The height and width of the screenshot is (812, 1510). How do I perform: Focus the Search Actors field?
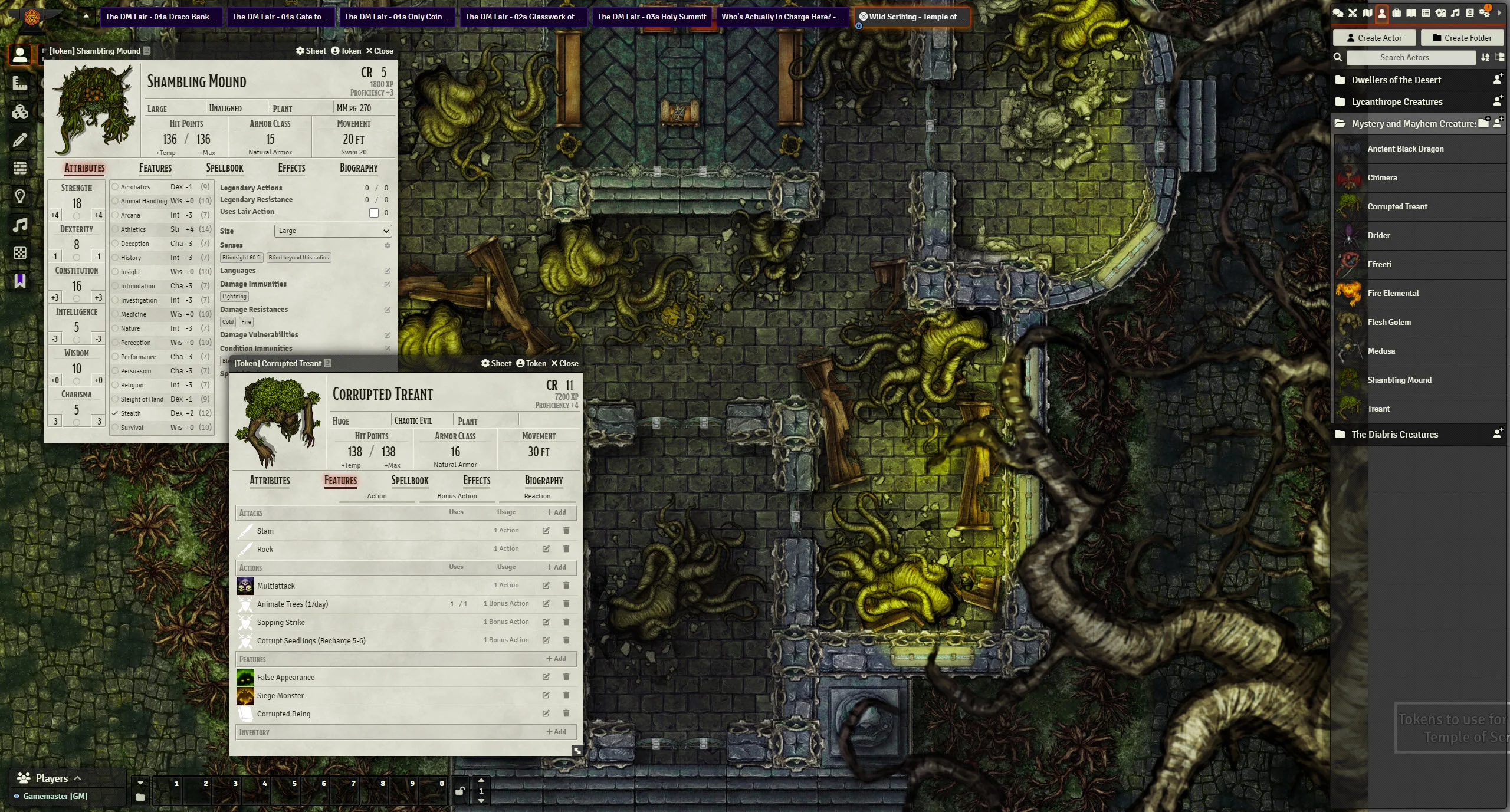coord(1410,57)
